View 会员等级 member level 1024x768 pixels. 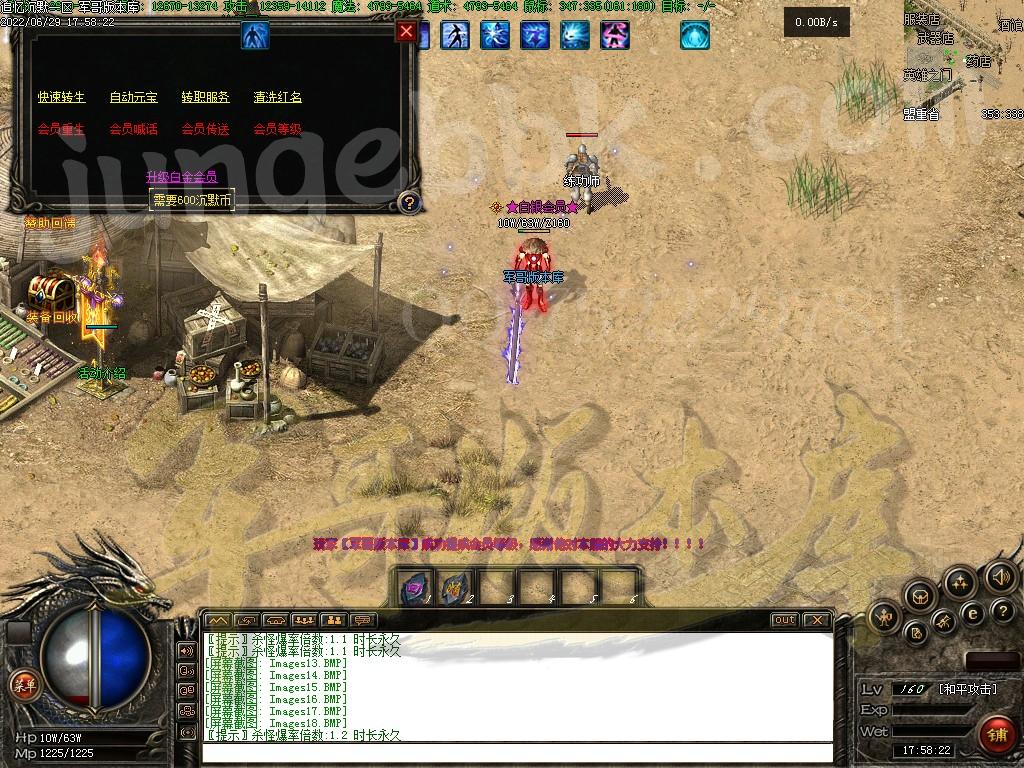277,129
